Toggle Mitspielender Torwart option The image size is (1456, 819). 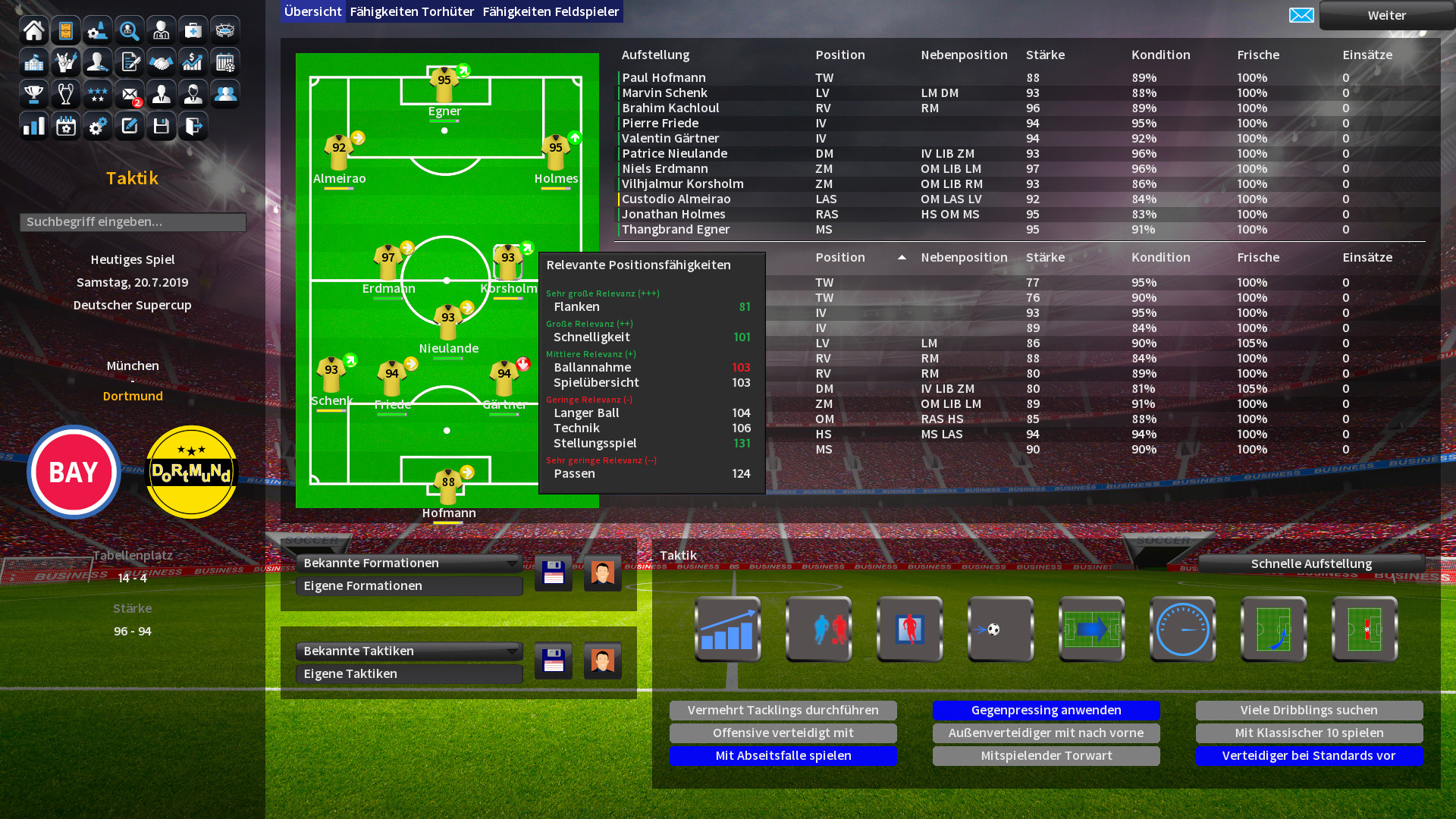(x=1046, y=755)
